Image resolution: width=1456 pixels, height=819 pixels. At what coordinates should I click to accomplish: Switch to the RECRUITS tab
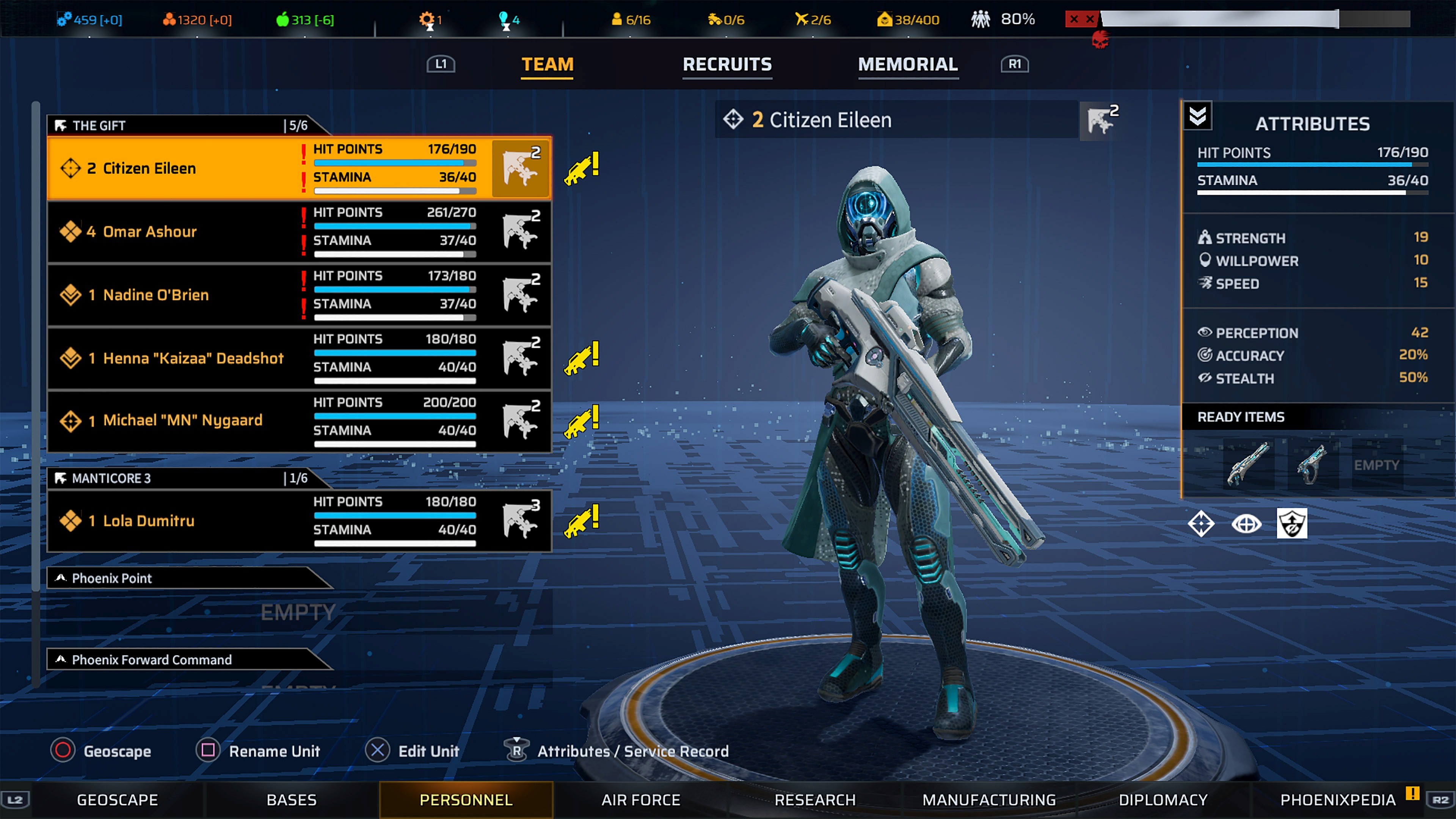tap(727, 64)
